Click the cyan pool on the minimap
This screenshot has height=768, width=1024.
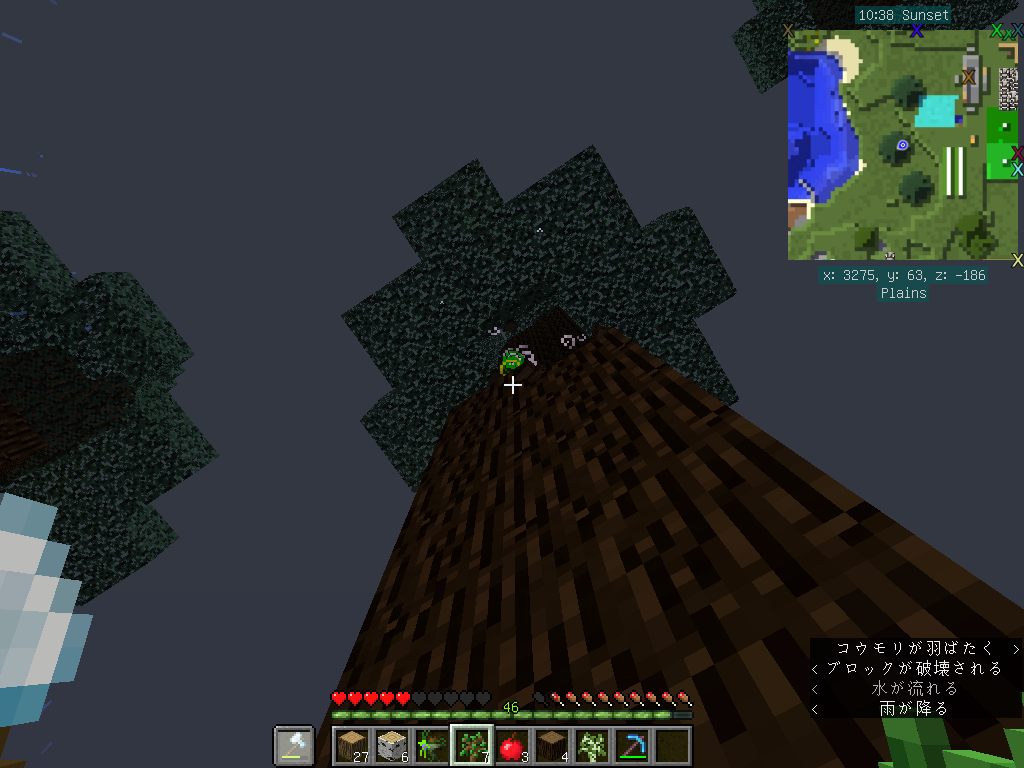[936, 110]
